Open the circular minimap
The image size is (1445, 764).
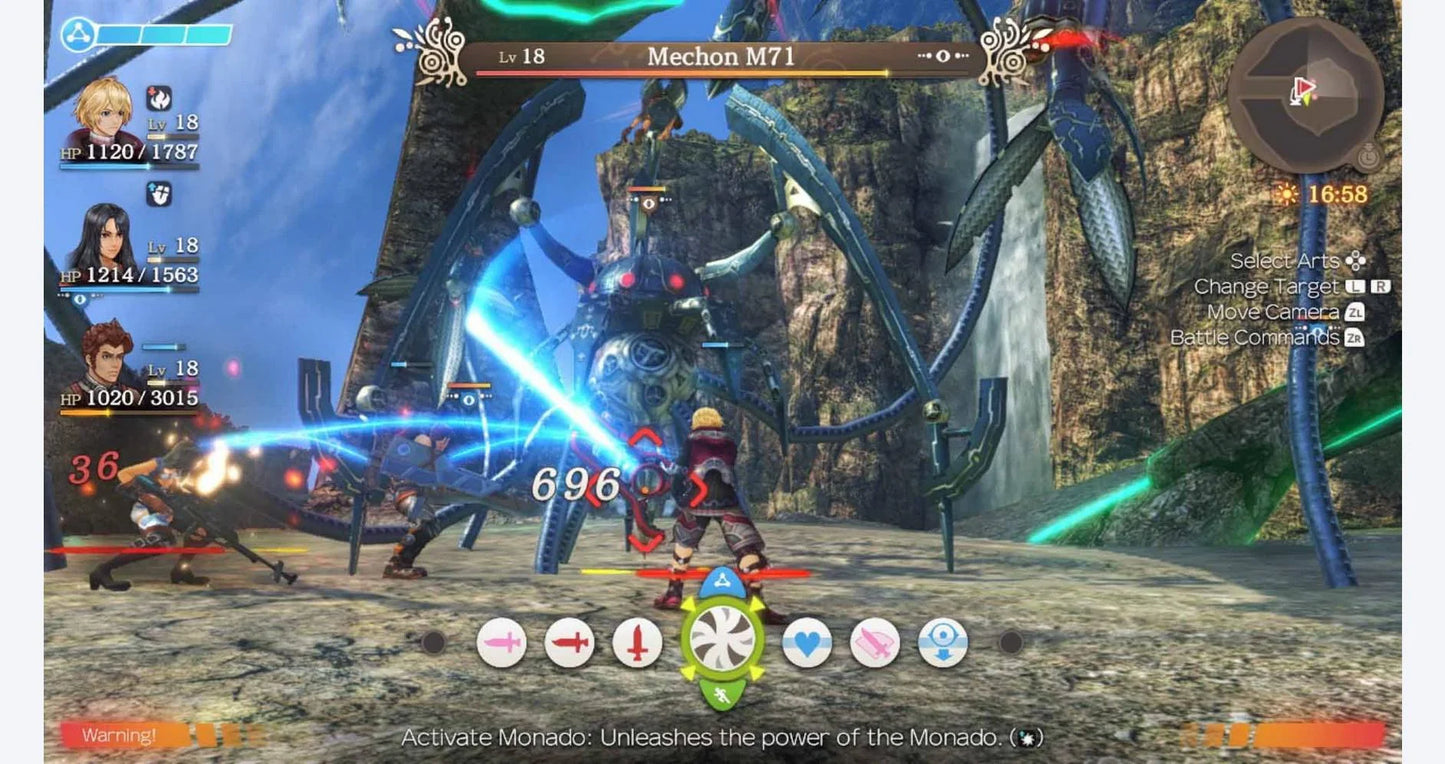(x=1305, y=94)
